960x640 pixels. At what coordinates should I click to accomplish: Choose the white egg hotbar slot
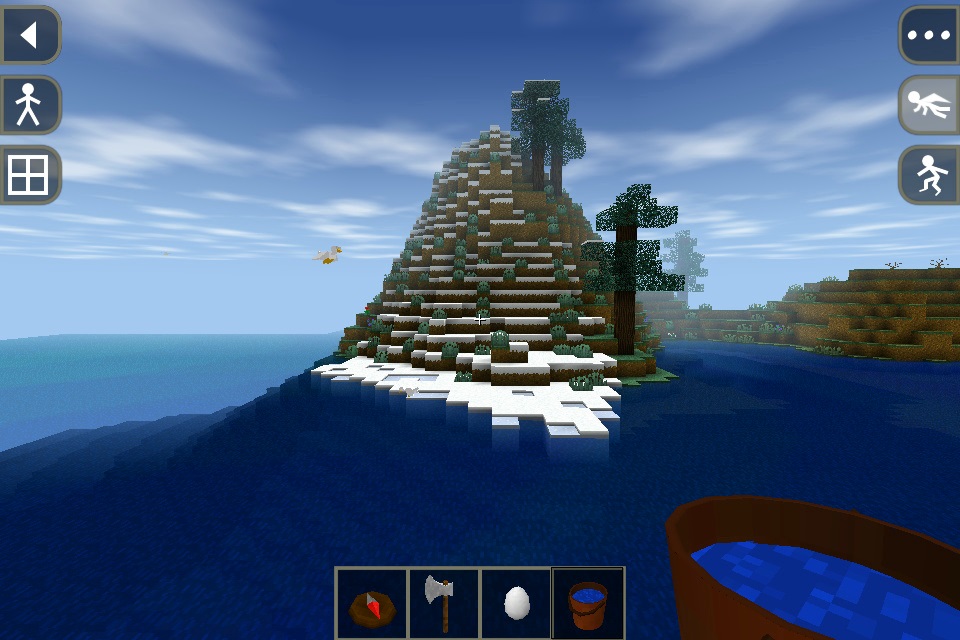point(516,603)
